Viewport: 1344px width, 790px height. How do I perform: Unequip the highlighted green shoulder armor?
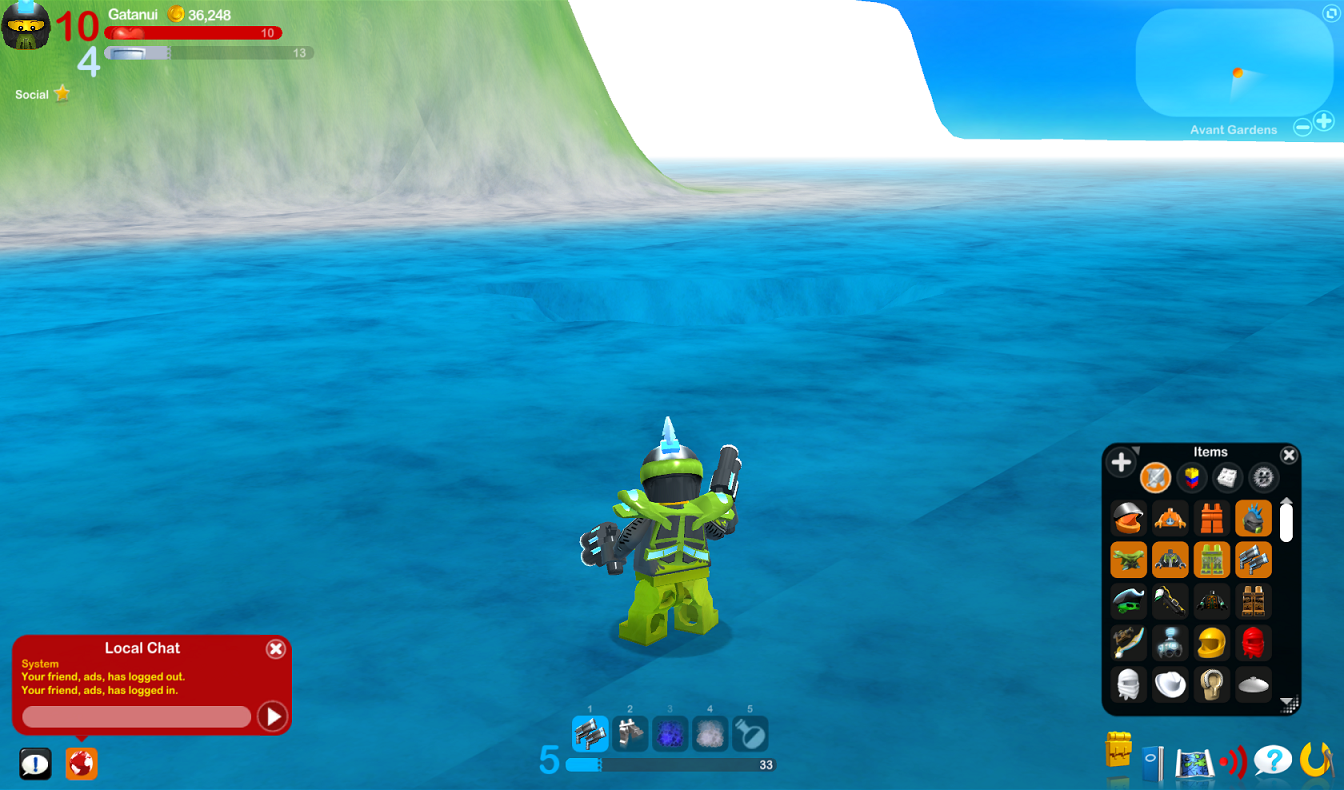click(x=1128, y=559)
